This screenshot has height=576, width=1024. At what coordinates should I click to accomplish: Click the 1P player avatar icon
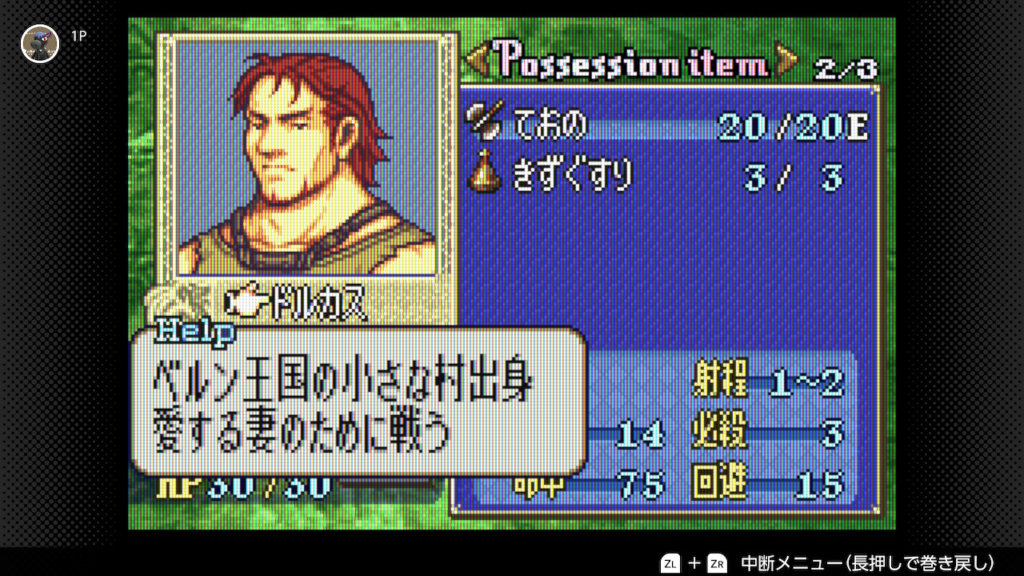point(40,43)
